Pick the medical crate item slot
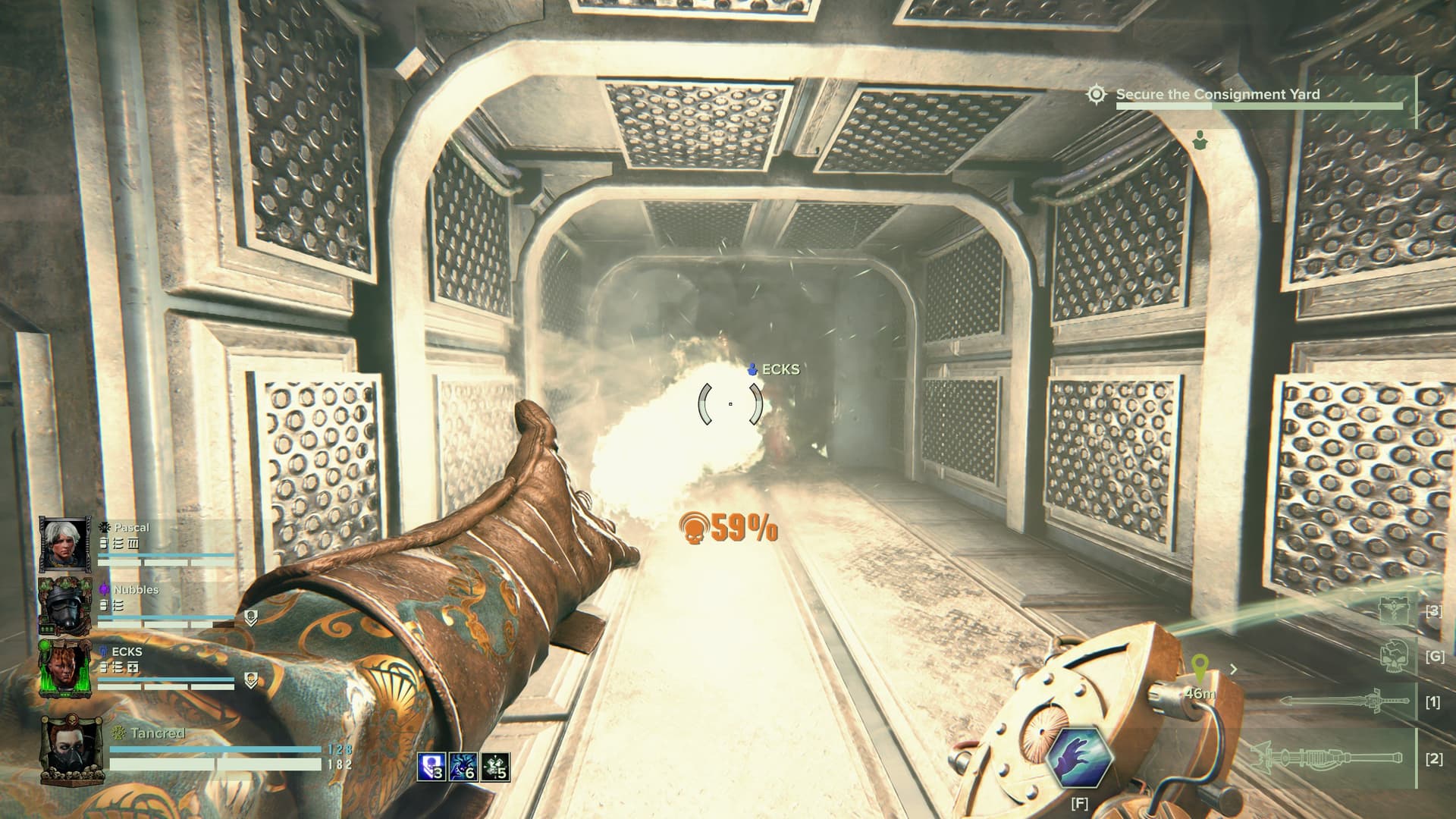The image size is (1456, 819). [x=1395, y=610]
